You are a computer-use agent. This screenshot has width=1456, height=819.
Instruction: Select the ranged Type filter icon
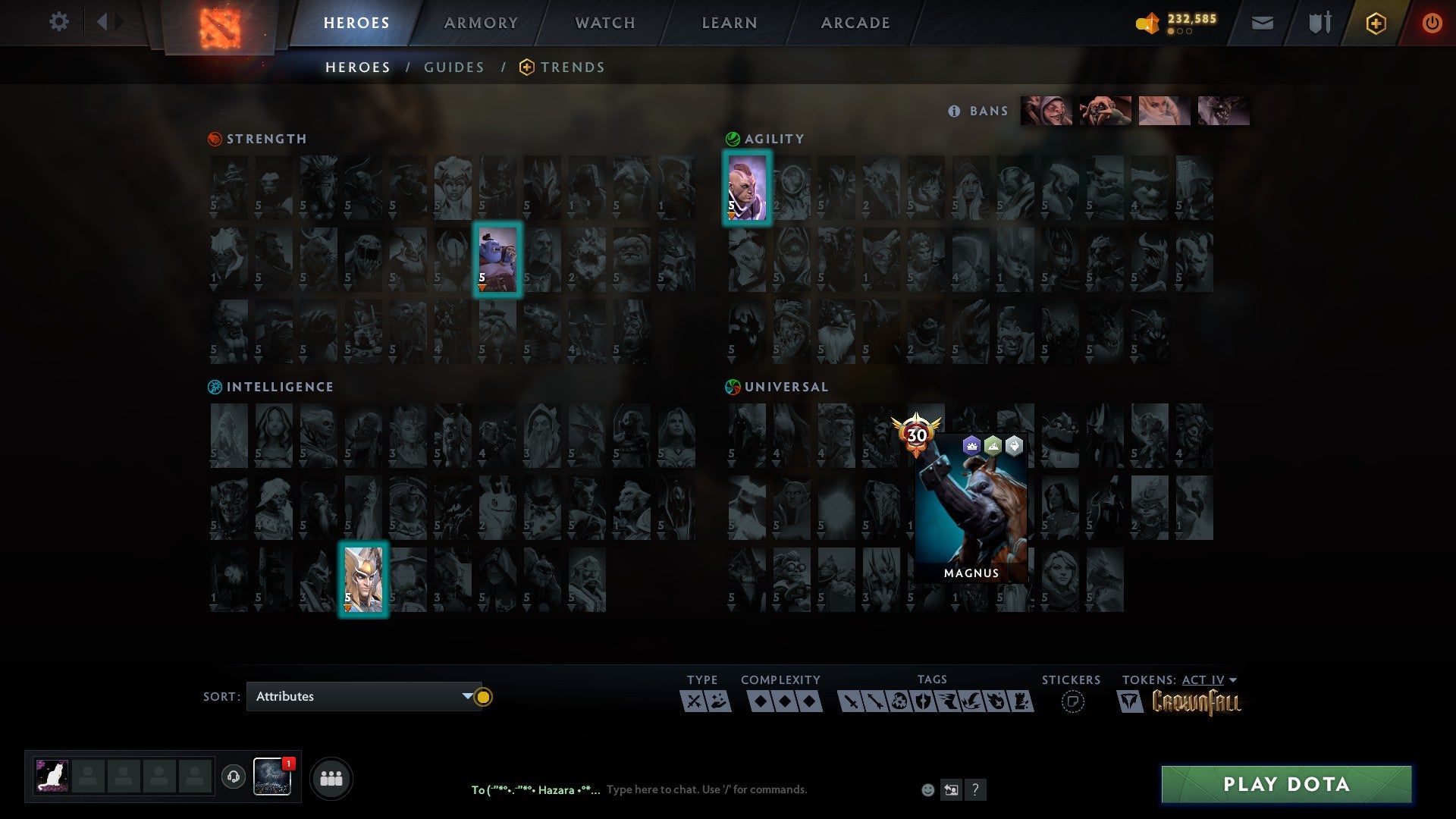click(720, 700)
